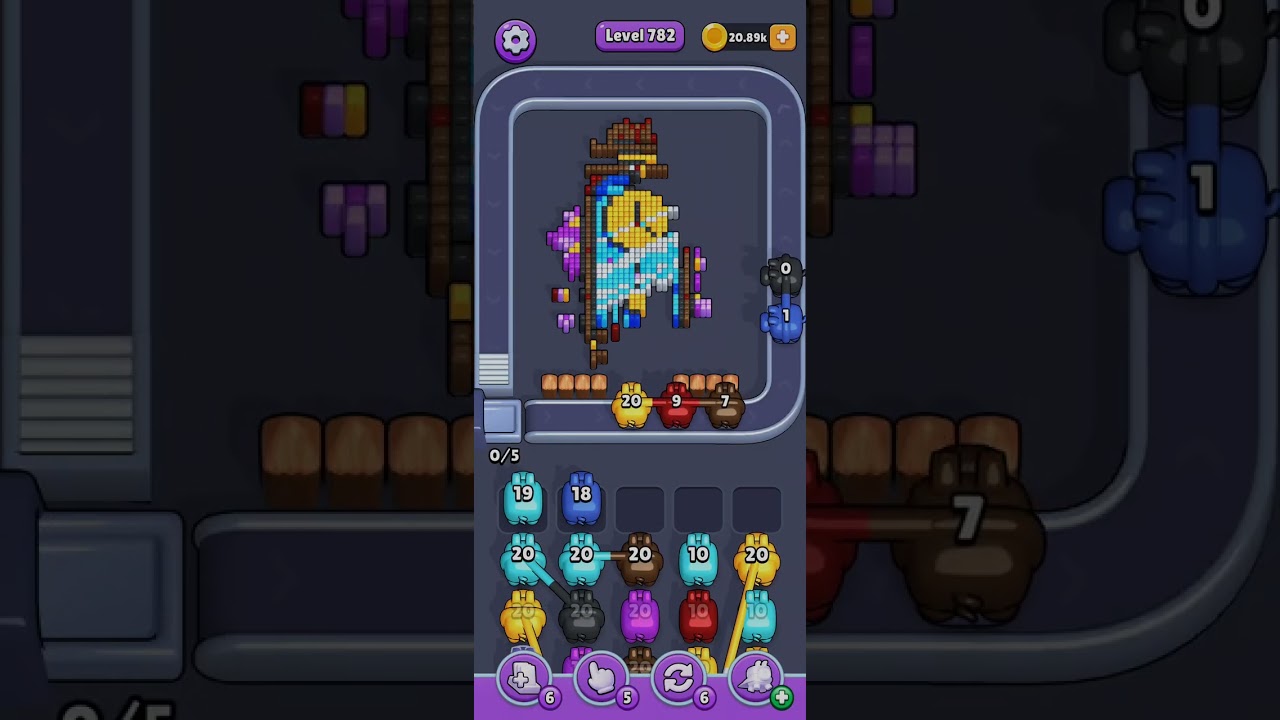Image resolution: width=1280 pixels, height=720 pixels.
Task: Activate the pointing hand booster
Action: click(601, 680)
